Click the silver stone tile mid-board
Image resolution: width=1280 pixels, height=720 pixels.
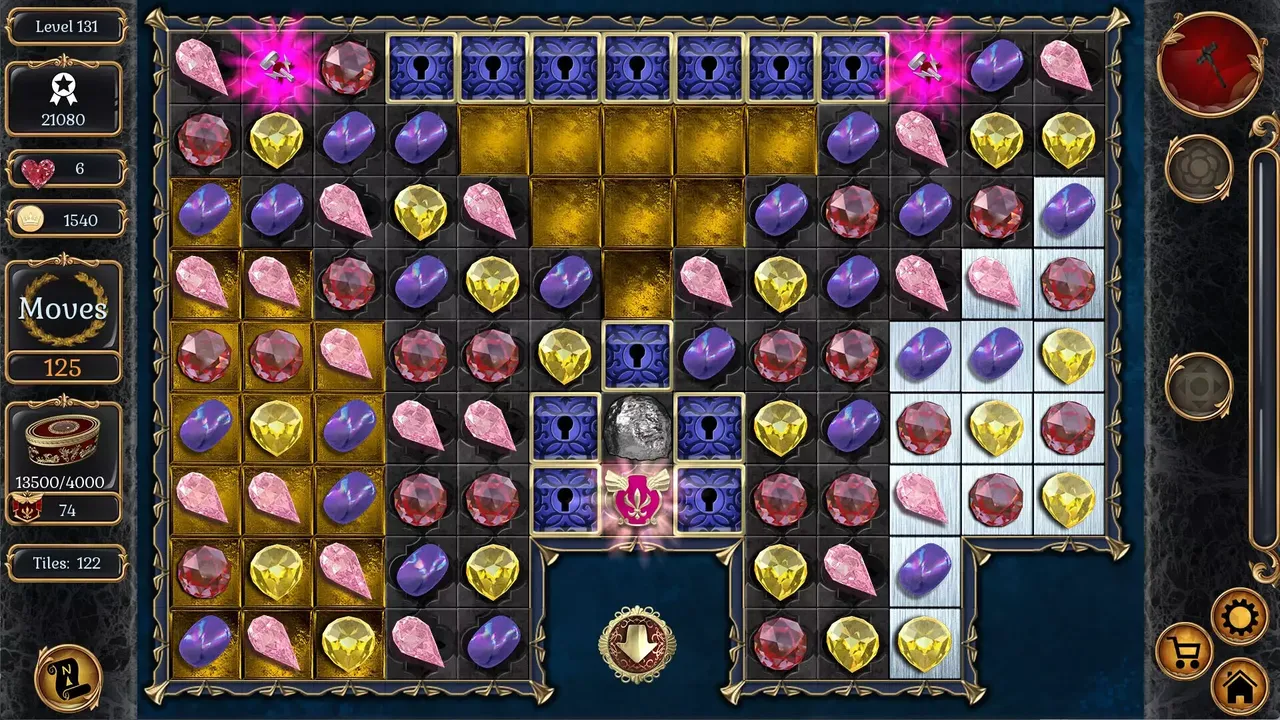click(x=637, y=428)
